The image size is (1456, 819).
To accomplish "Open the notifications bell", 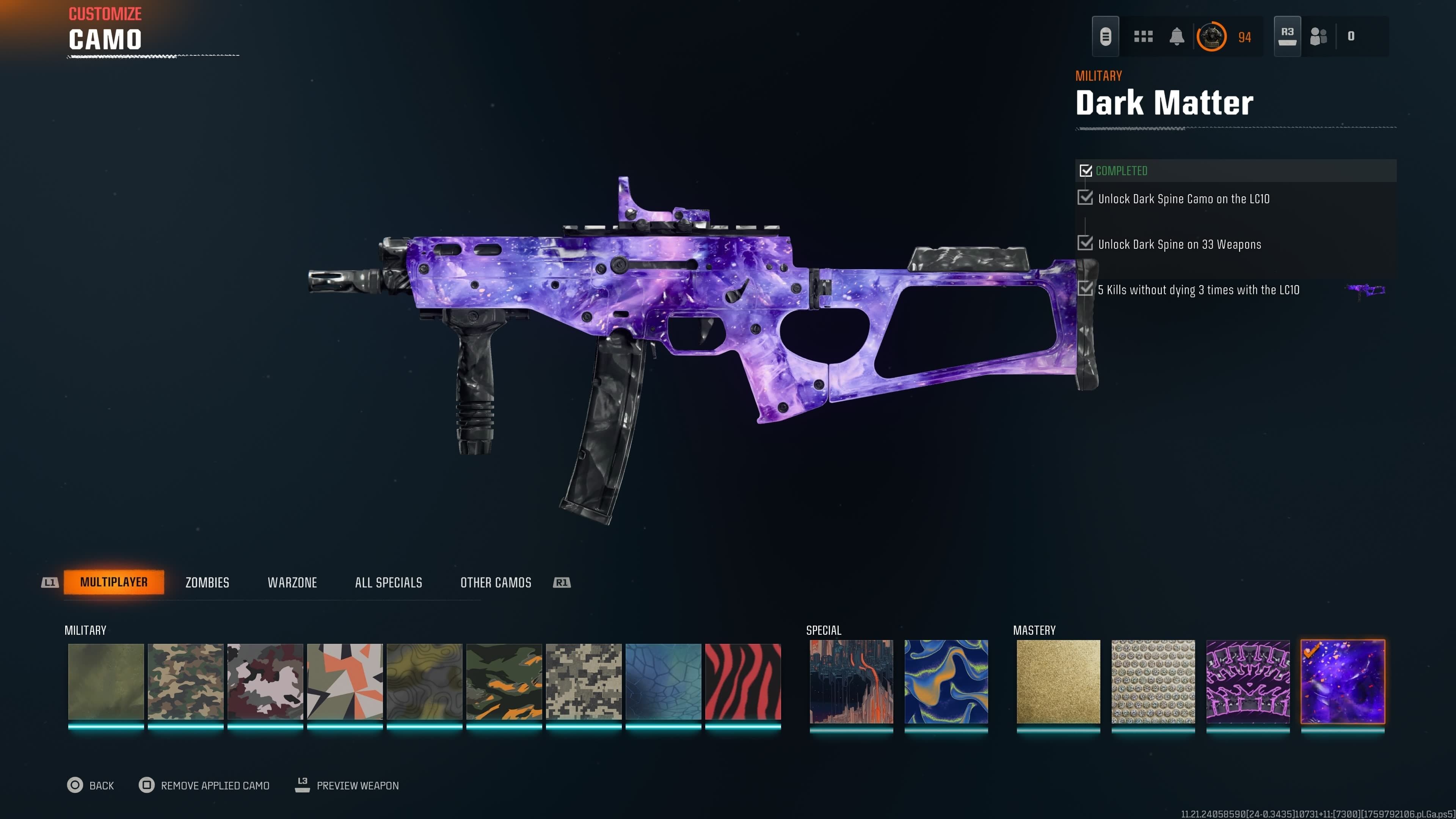I will [x=1177, y=37].
